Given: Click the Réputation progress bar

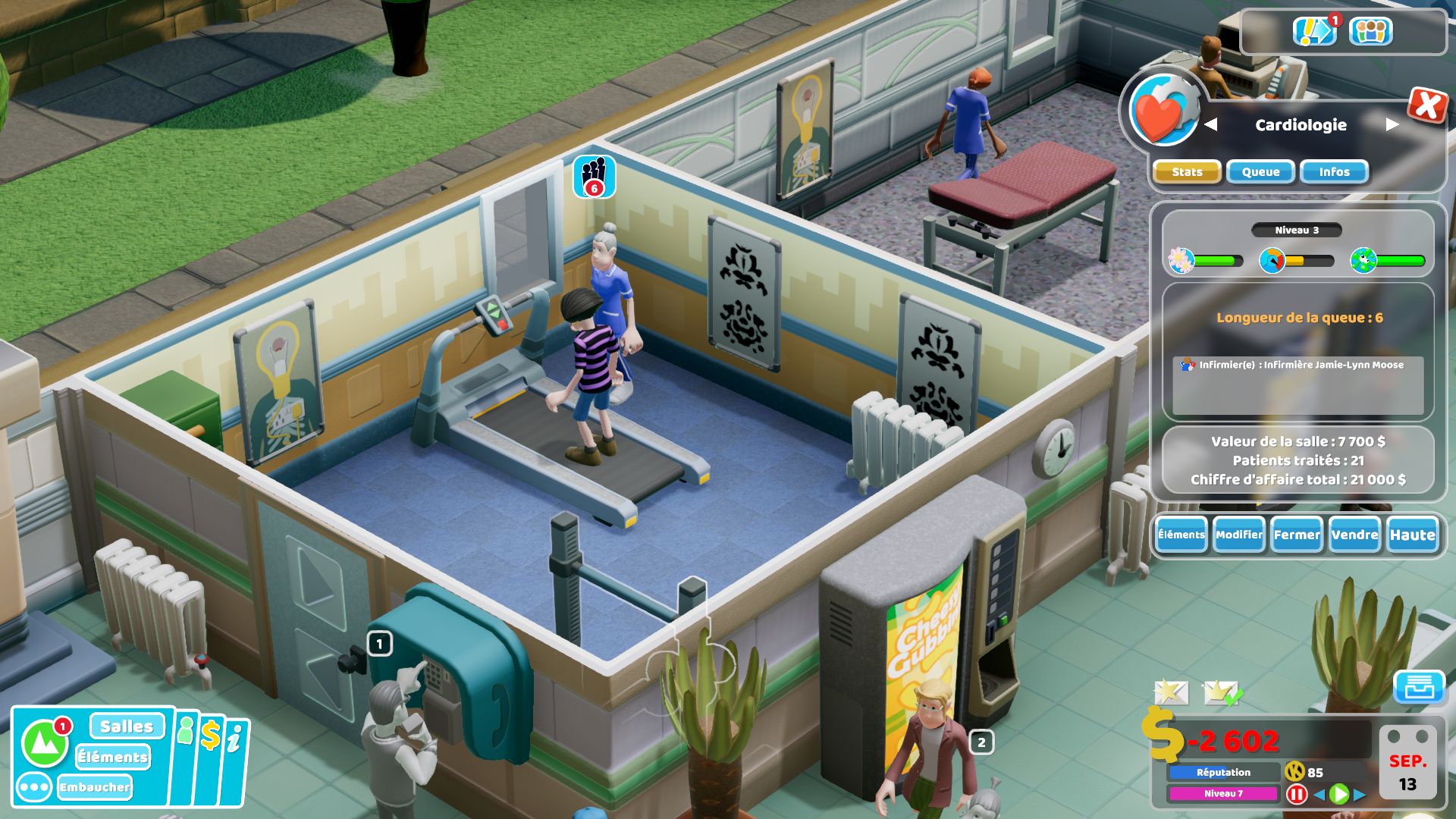Looking at the screenshot, I should click(x=1225, y=773).
